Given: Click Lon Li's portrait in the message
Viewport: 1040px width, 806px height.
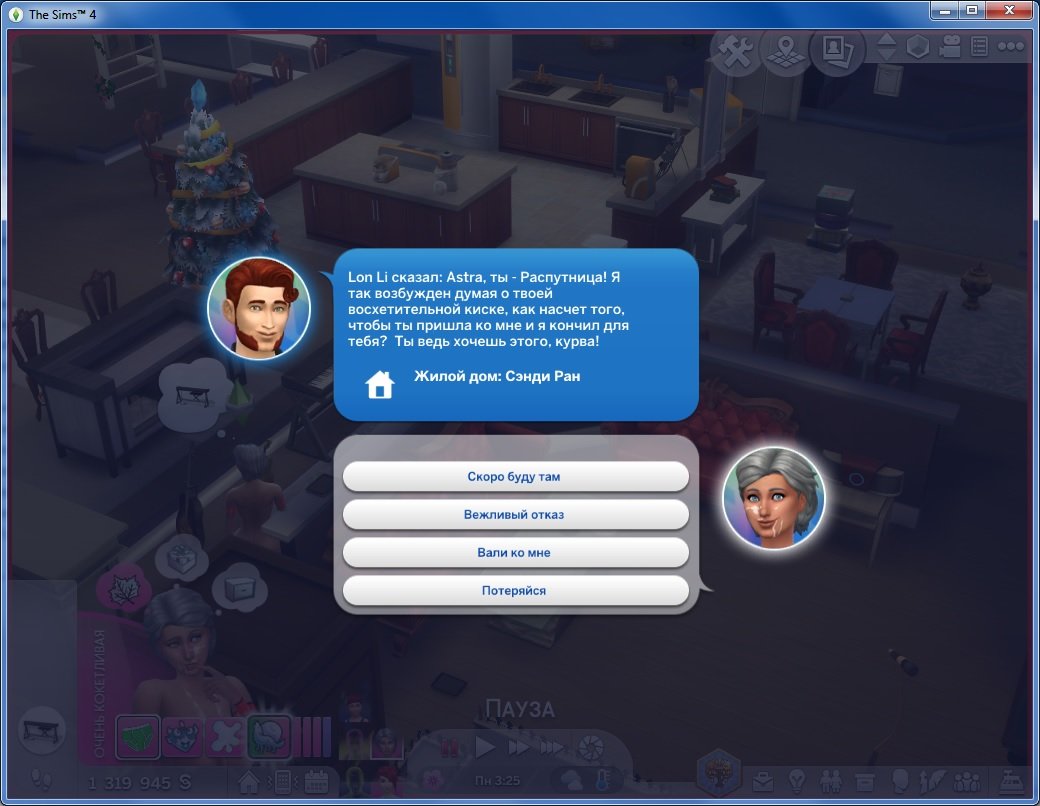Looking at the screenshot, I should (x=259, y=308).
